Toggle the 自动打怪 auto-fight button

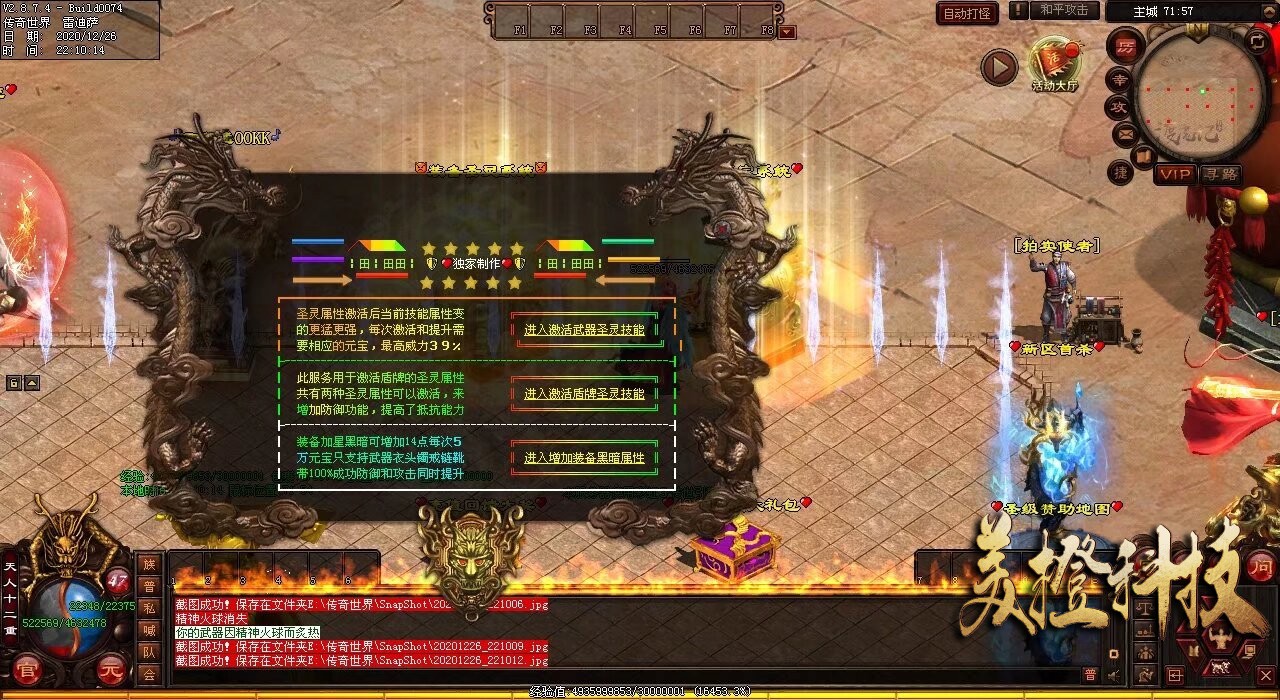tap(967, 13)
